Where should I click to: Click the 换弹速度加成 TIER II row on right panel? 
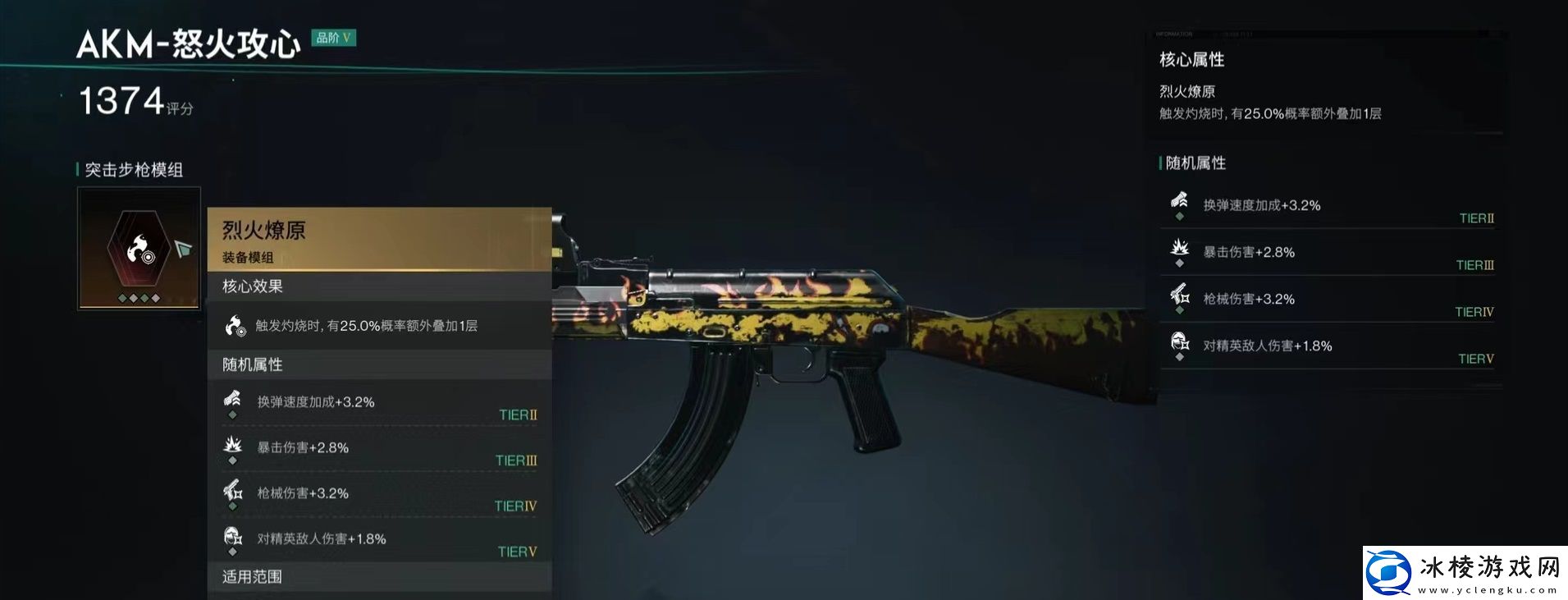click(1328, 207)
